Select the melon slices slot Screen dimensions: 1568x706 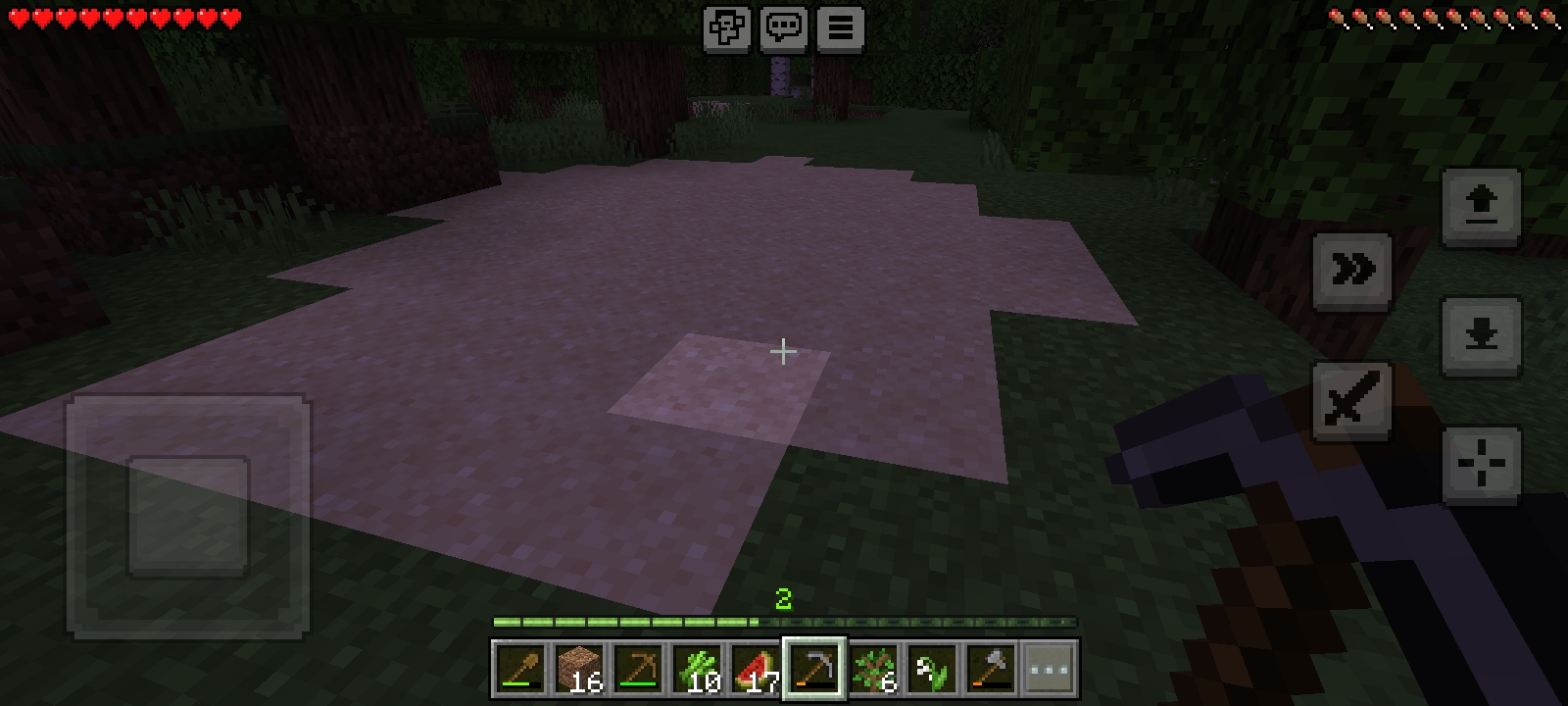tap(756, 670)
